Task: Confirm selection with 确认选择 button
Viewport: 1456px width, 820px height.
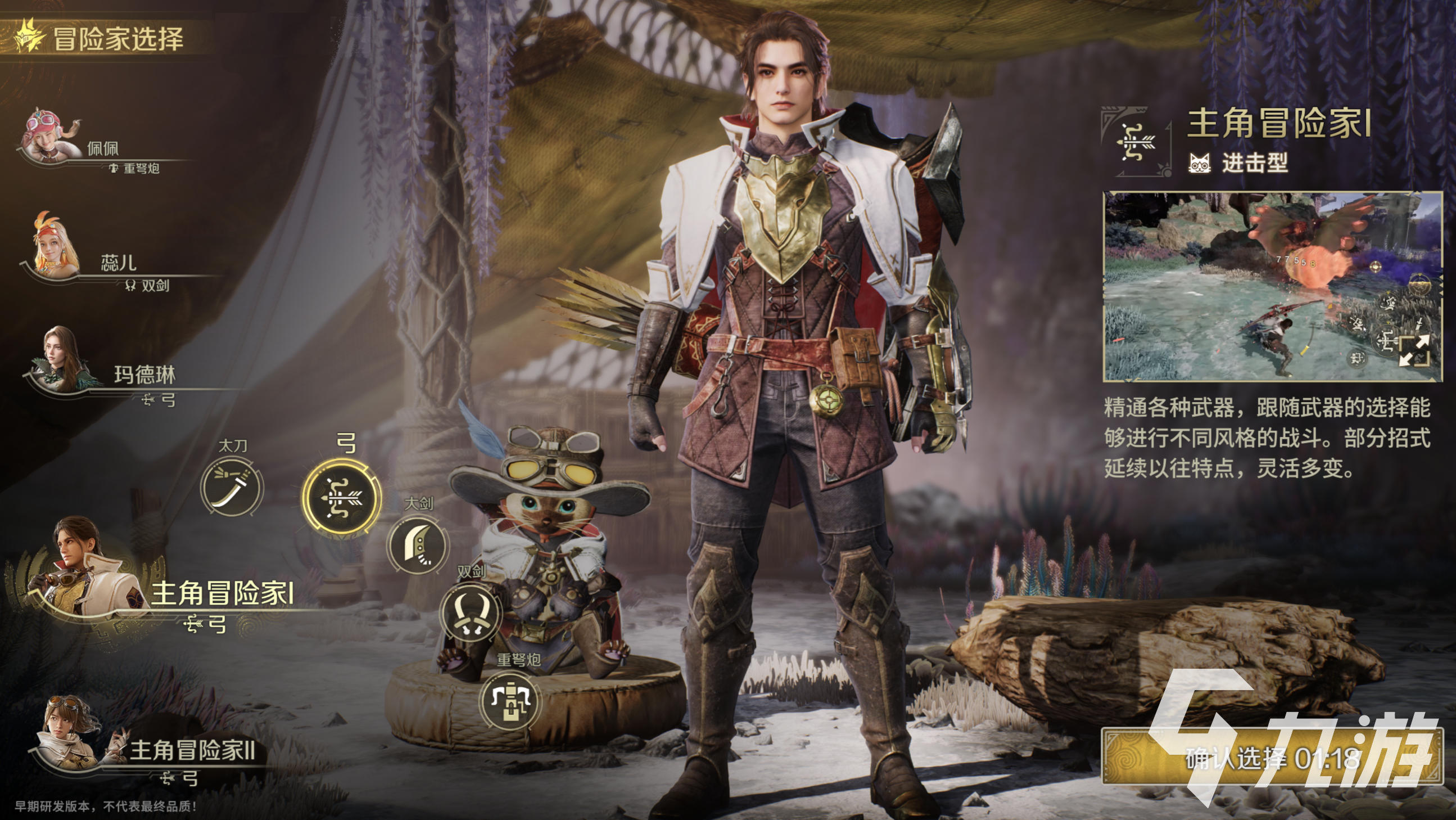Action: (1272, 758)
